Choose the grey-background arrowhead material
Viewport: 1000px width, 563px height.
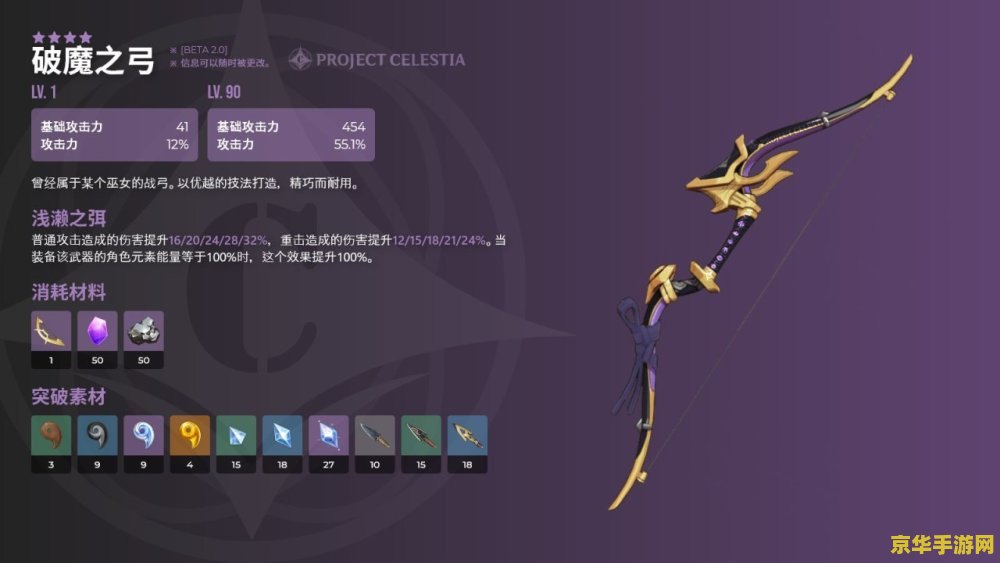(375, 436)
